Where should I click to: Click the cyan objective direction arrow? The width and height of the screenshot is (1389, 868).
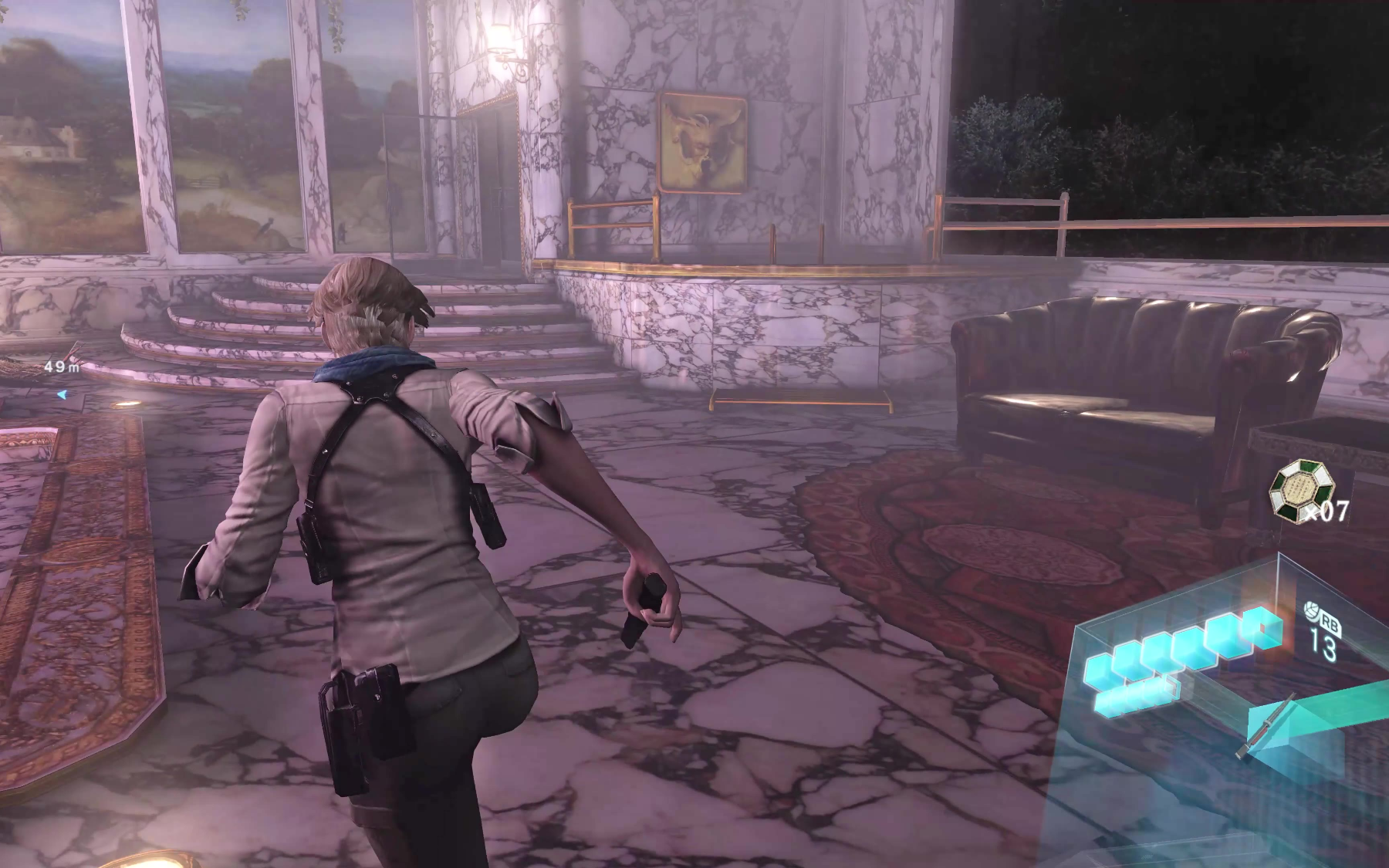[61, 394]
